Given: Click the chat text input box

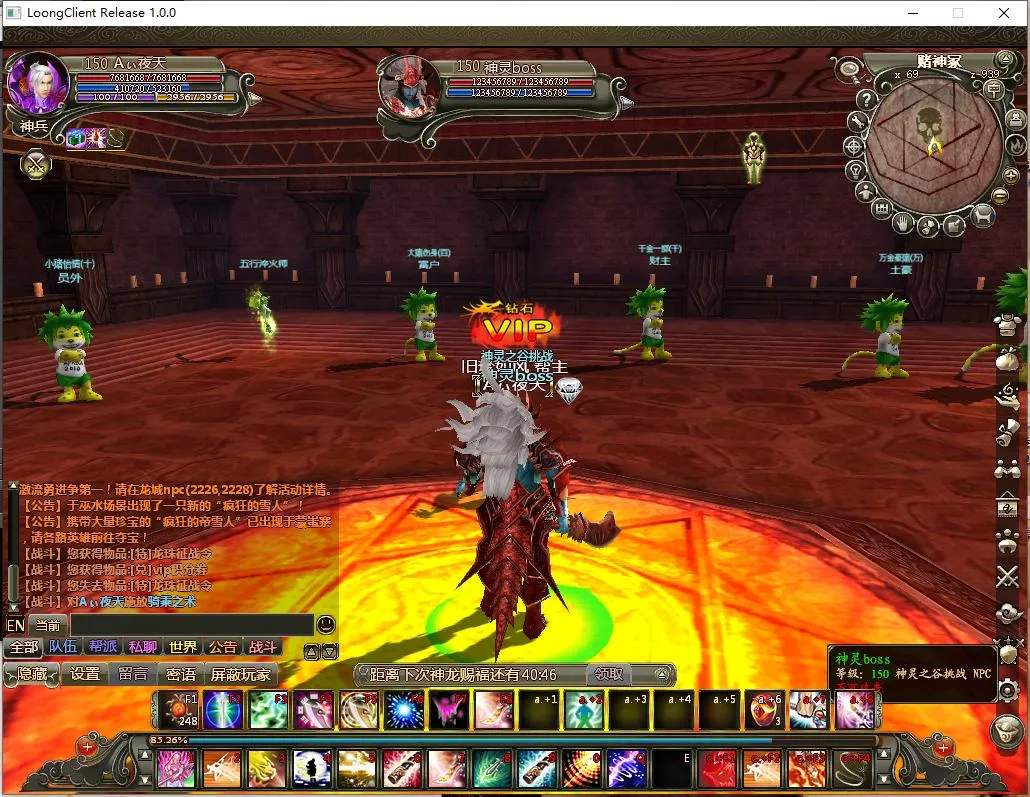Looking at the screenshot, I should pyautogui.click(x=190, y=625).
